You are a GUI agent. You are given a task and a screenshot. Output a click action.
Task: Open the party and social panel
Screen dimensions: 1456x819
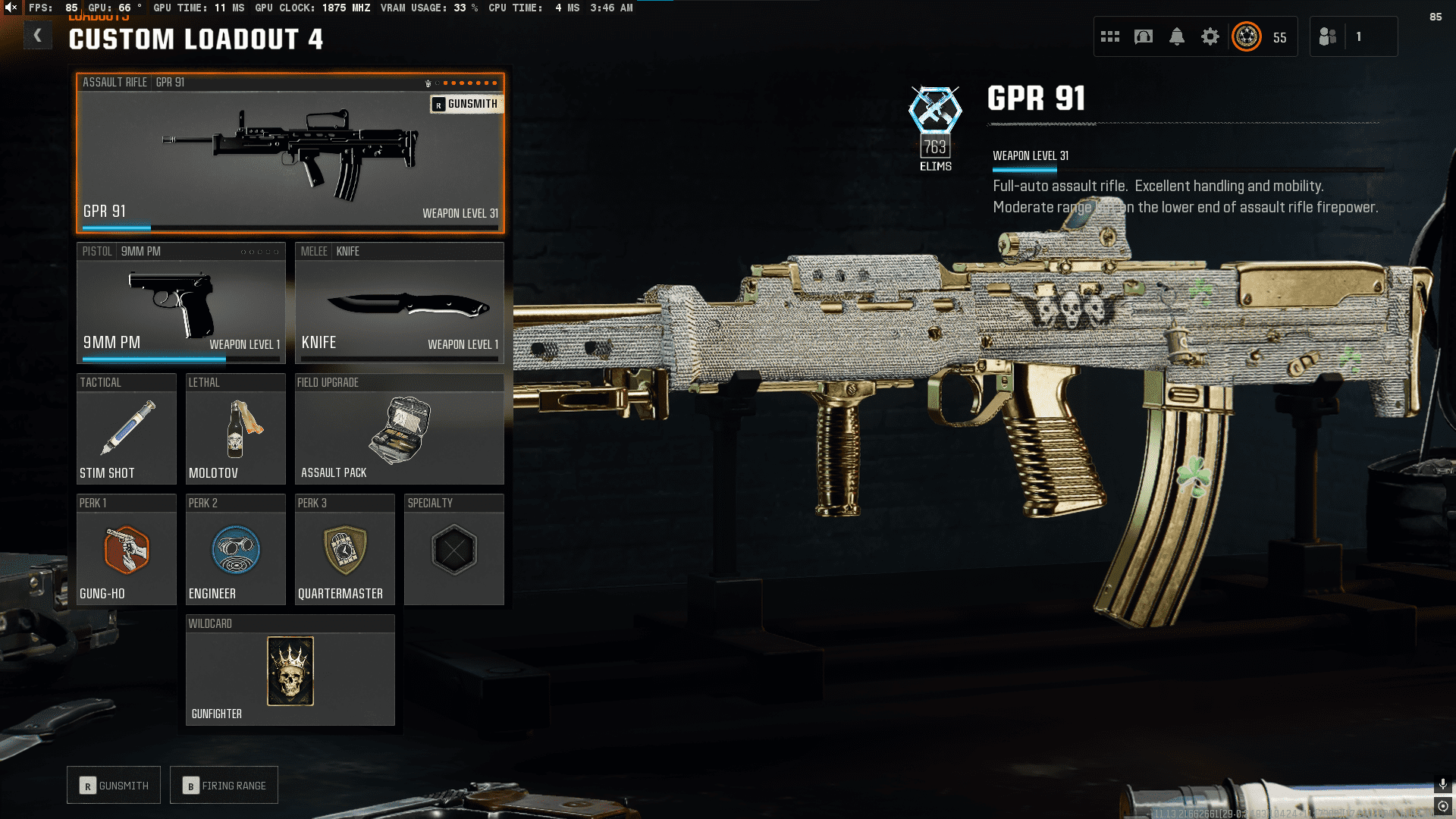click(x=1328, y=36)
